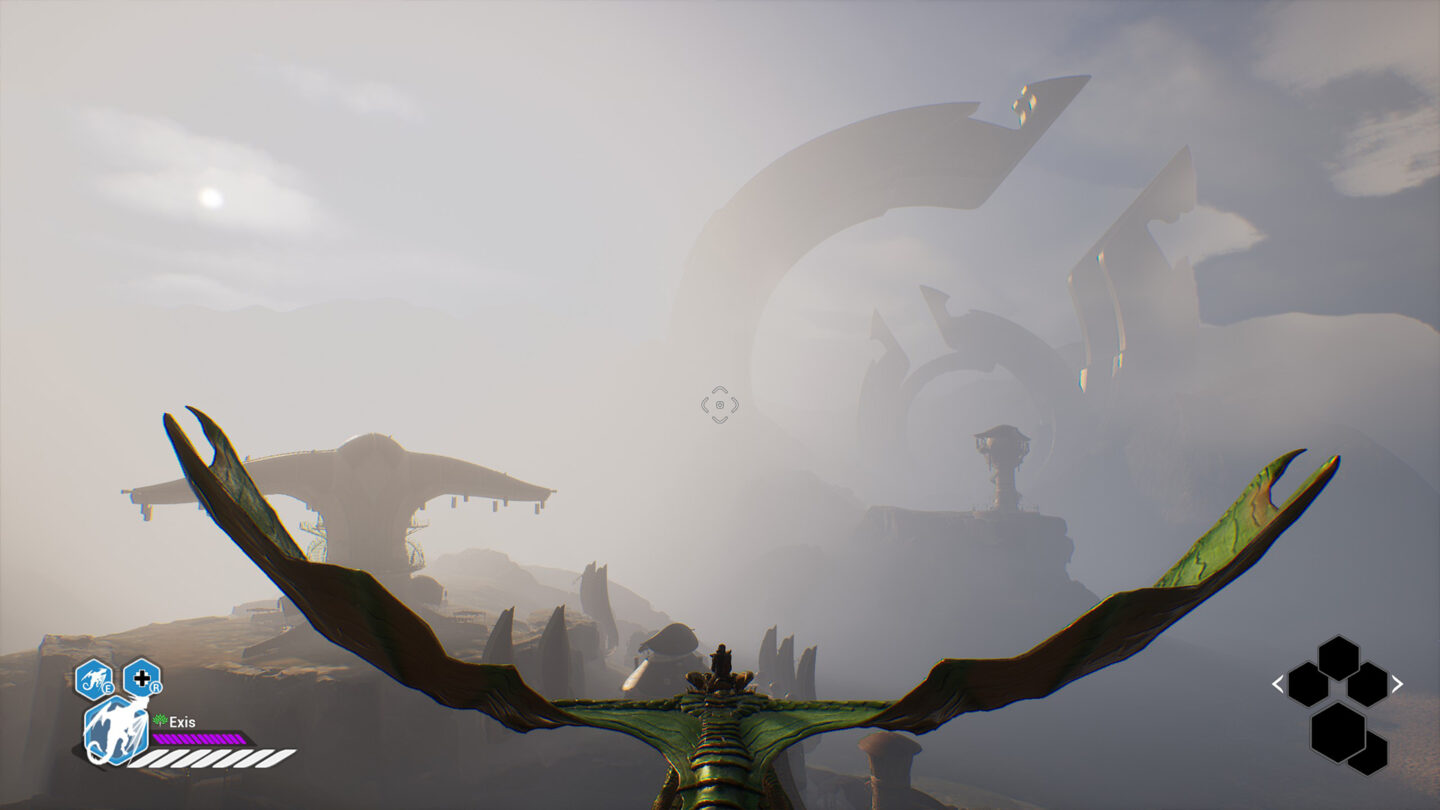Click the Exis name label
1440x810 pixels.
click(184, 722)
